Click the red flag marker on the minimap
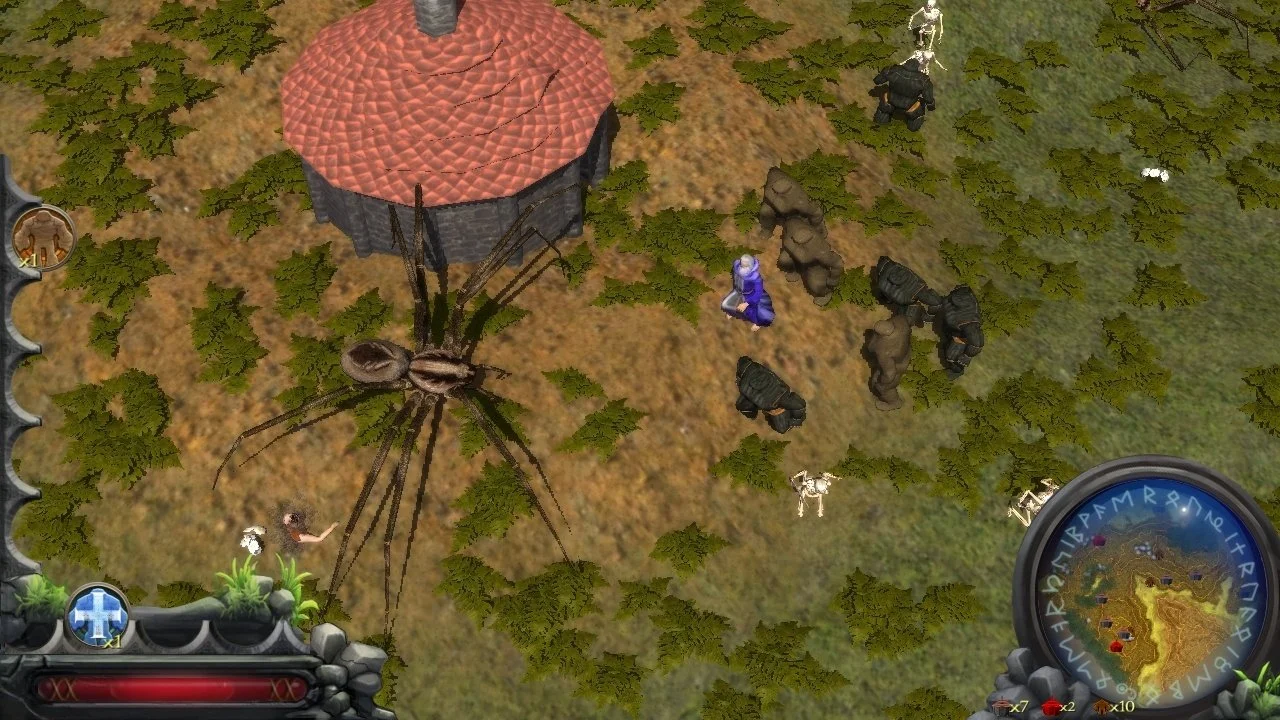The image size is (1280, 720). pos(1114,646)
